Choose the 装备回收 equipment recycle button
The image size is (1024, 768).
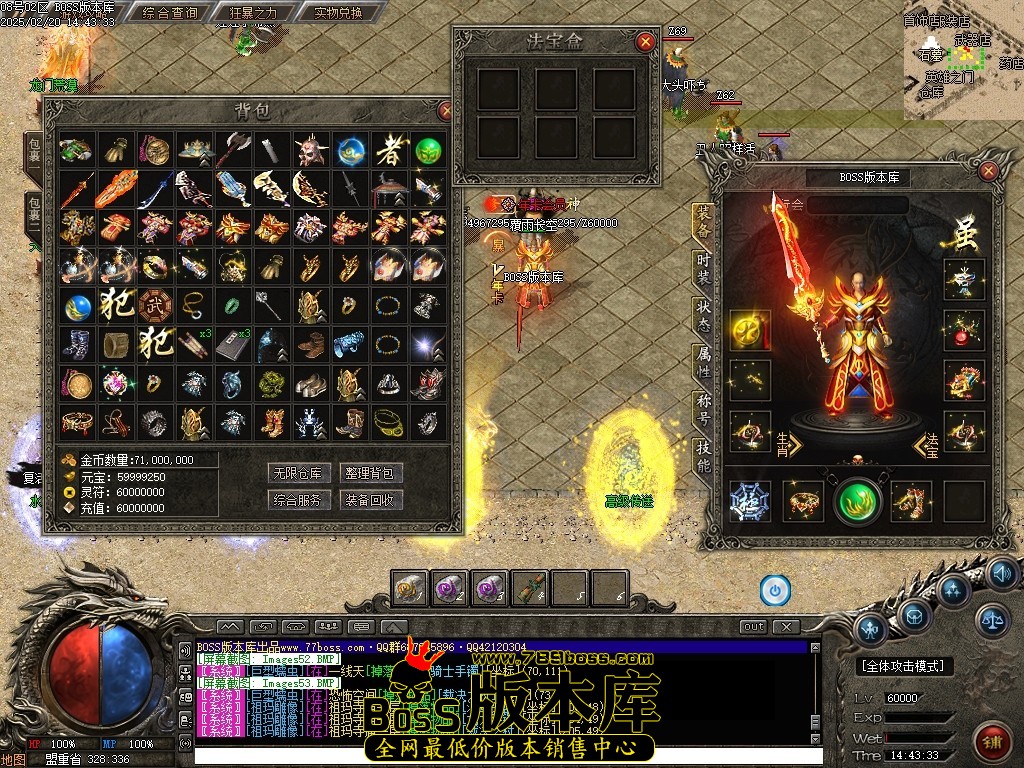pyautogui.click(x=370, y=499)
